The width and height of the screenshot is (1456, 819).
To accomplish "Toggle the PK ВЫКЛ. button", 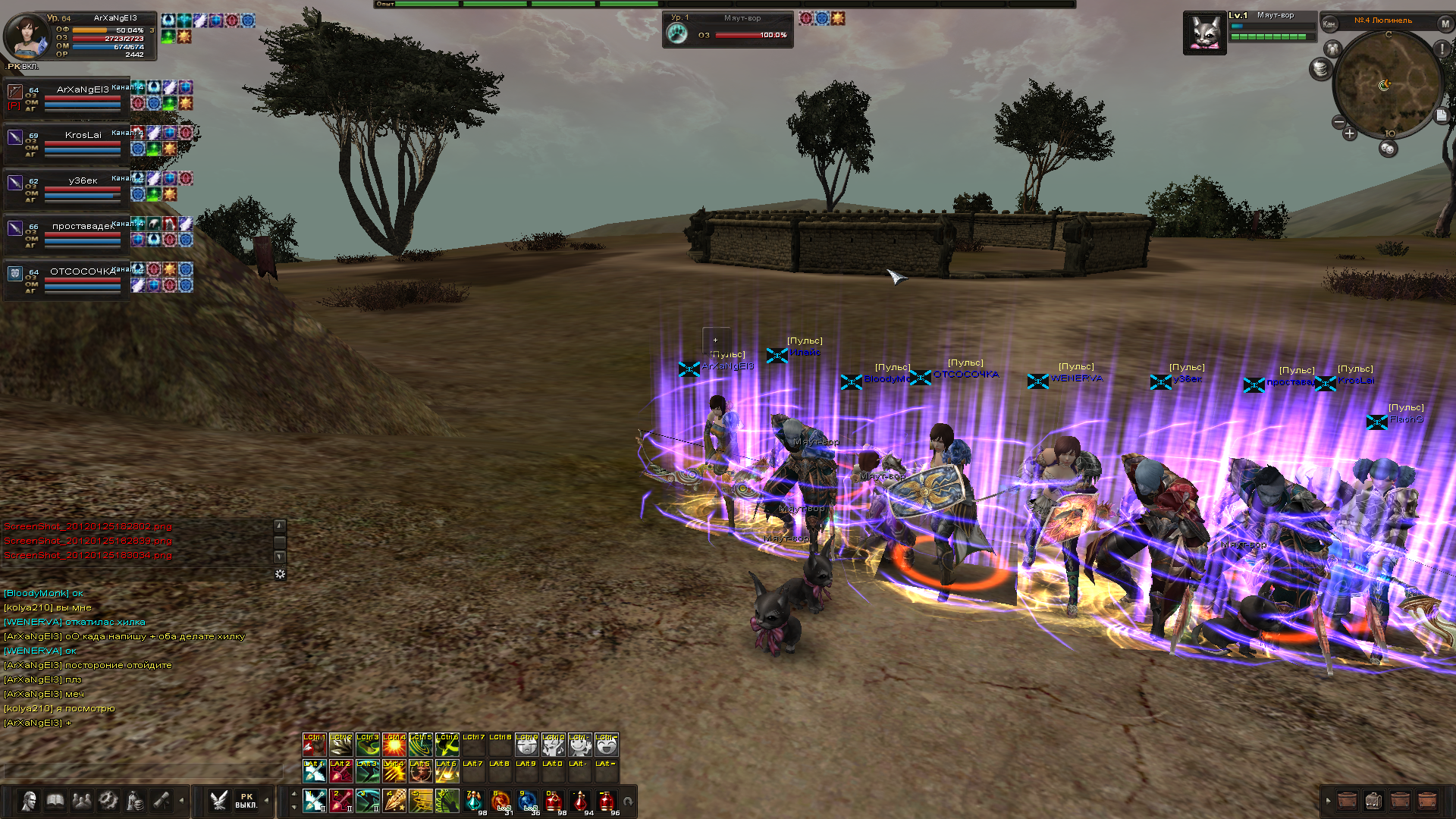I will [x=246, y=801].
